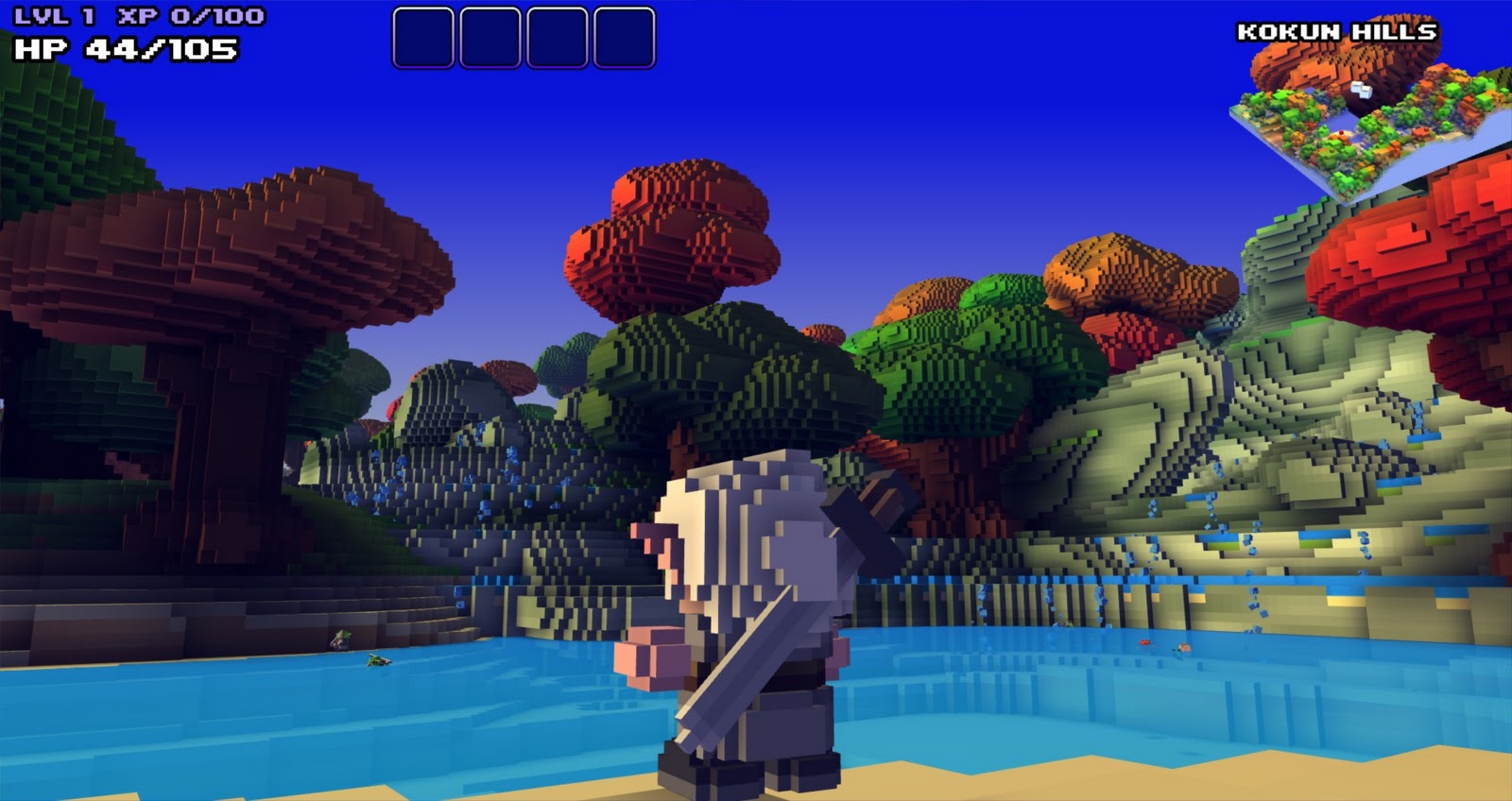This screenshot has width=1512, height=801.
Task: Click the turtle swimming in the water
Action: (377, 662)
